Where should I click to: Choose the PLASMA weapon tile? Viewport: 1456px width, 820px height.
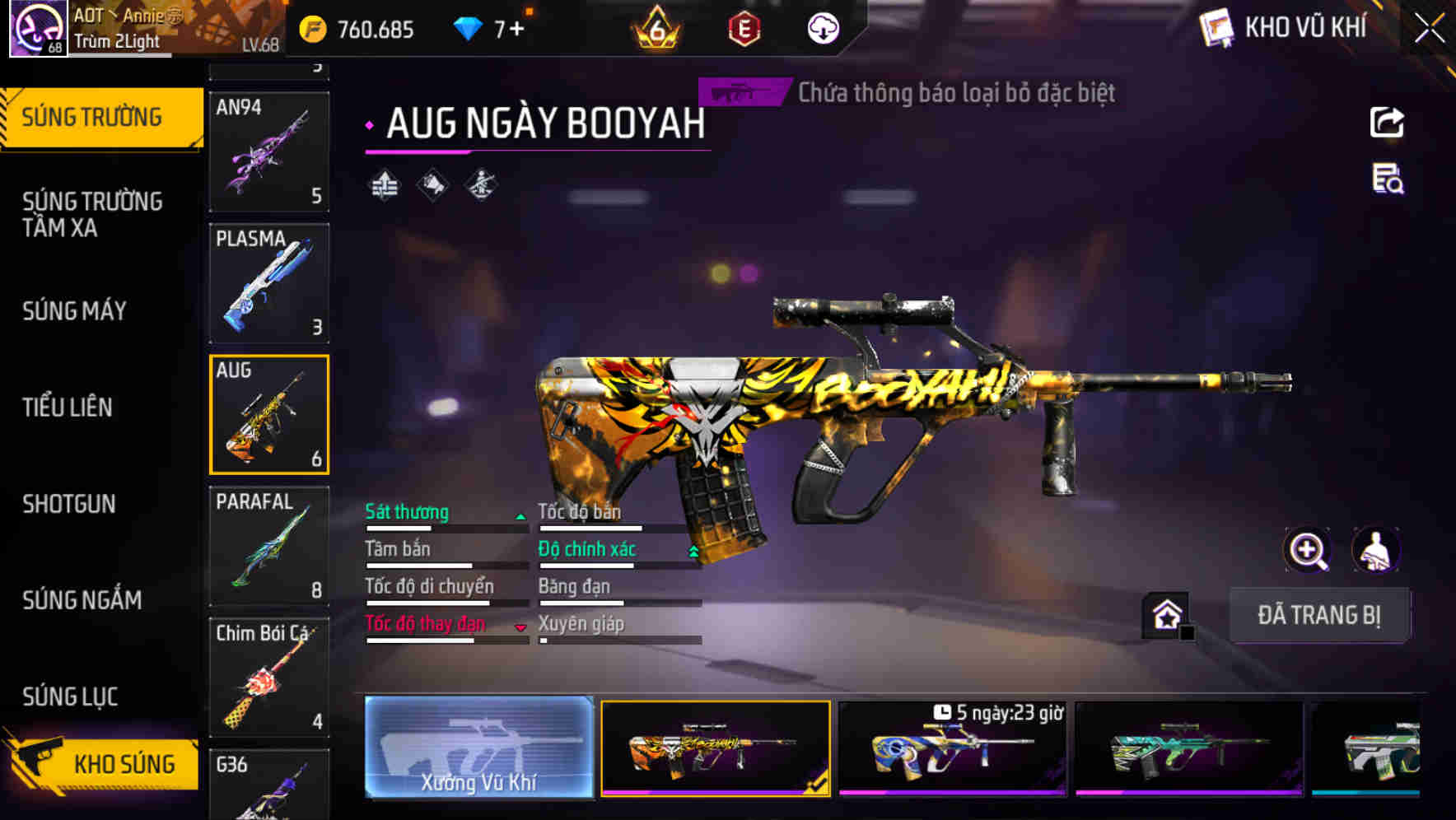(269, 283)
